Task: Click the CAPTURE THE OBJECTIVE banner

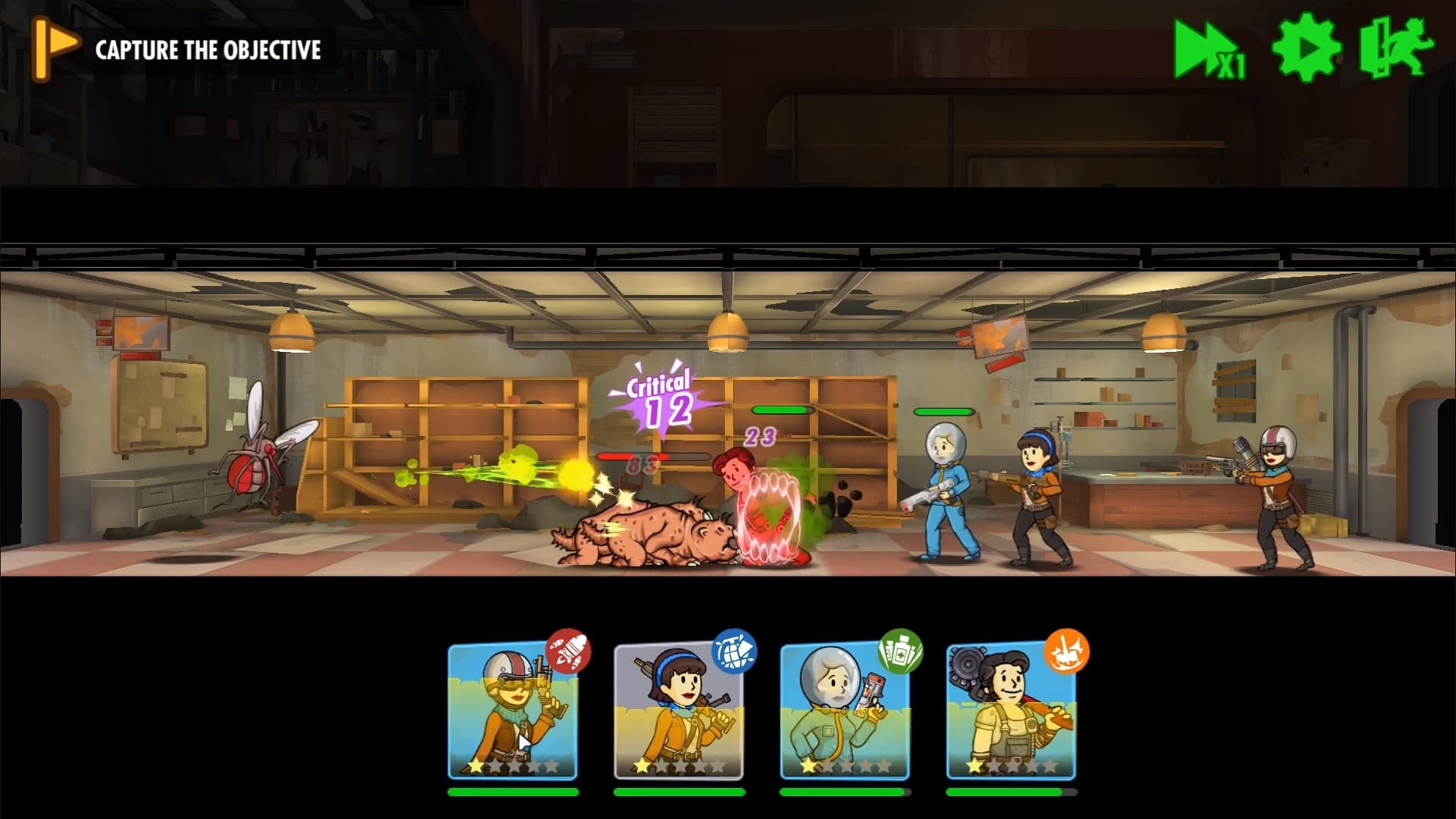Action: pyautogui.click(x=205, y=49)
